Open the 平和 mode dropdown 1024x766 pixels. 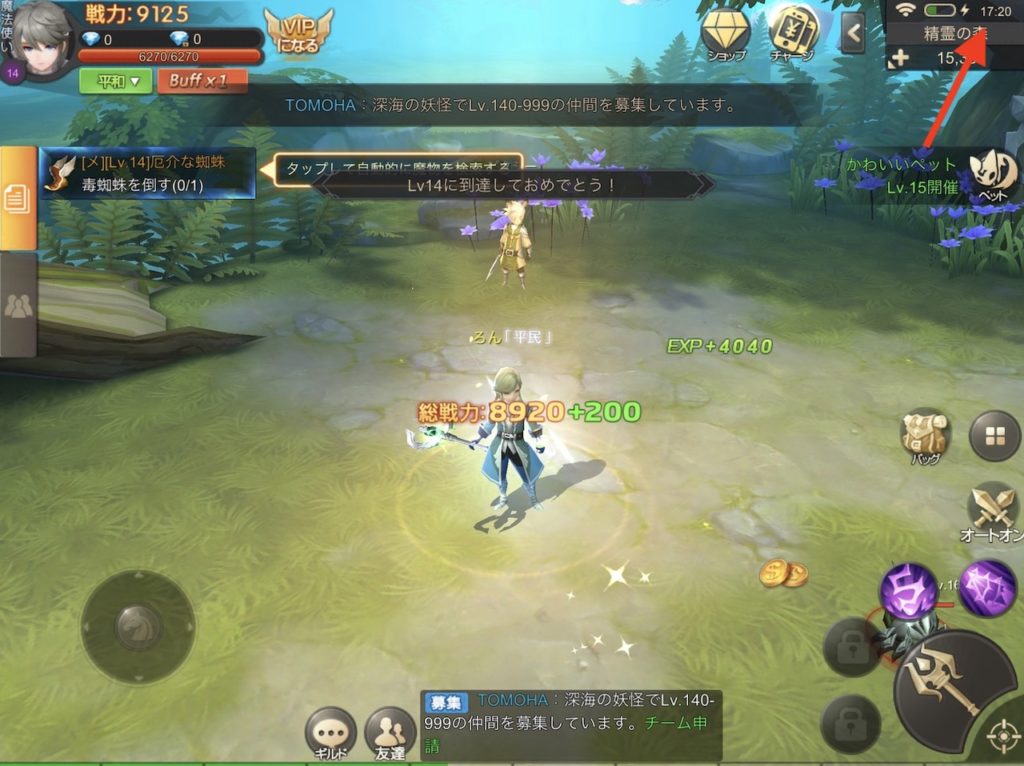click(115, 81)
